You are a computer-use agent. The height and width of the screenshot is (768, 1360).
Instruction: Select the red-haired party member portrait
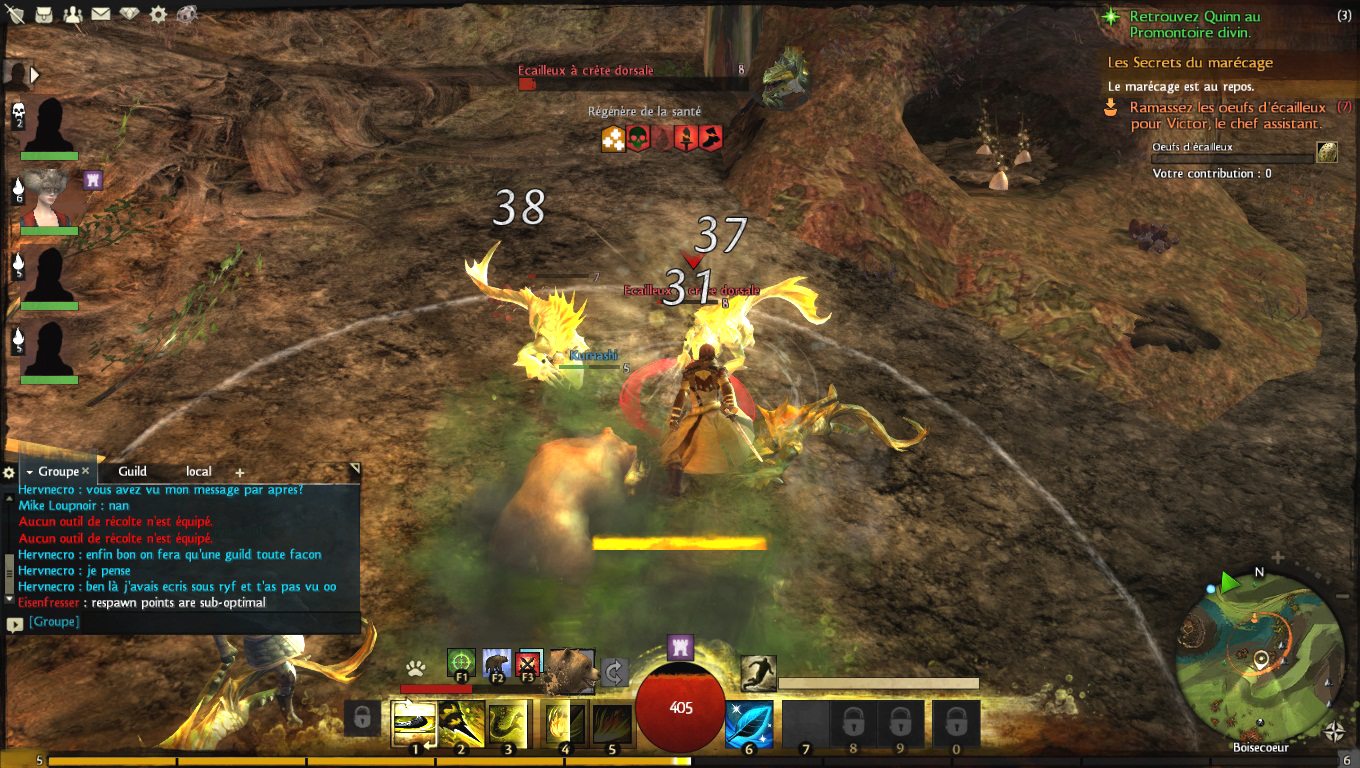tap(48, 197)
